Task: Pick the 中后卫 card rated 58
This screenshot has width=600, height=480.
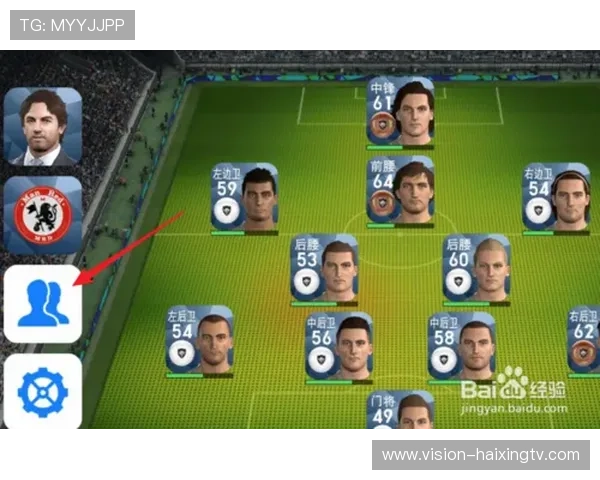Action: click(461, 345)
